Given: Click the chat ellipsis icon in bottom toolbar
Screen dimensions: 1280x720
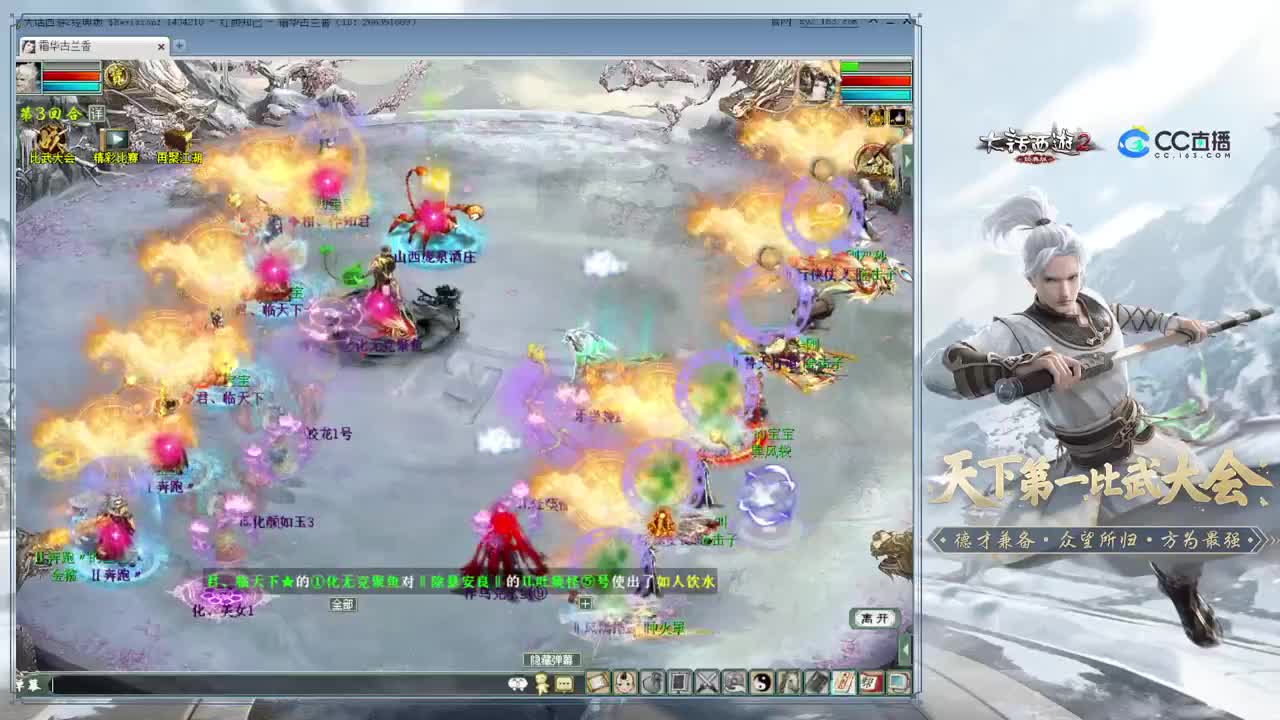Looking at the screenshot, I should coord(562,685).
